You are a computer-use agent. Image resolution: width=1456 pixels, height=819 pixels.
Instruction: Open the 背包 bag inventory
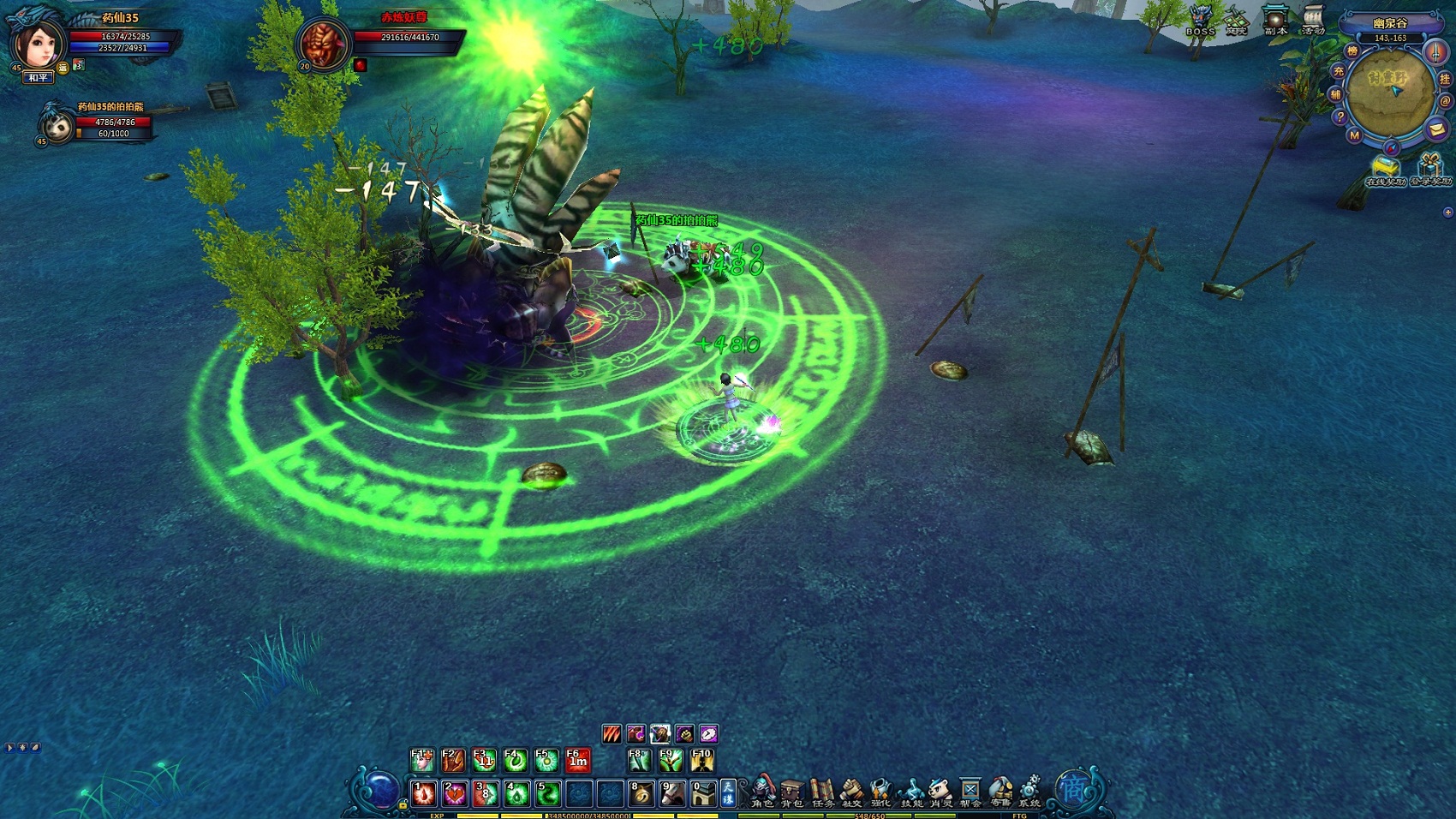coord(791,792)
